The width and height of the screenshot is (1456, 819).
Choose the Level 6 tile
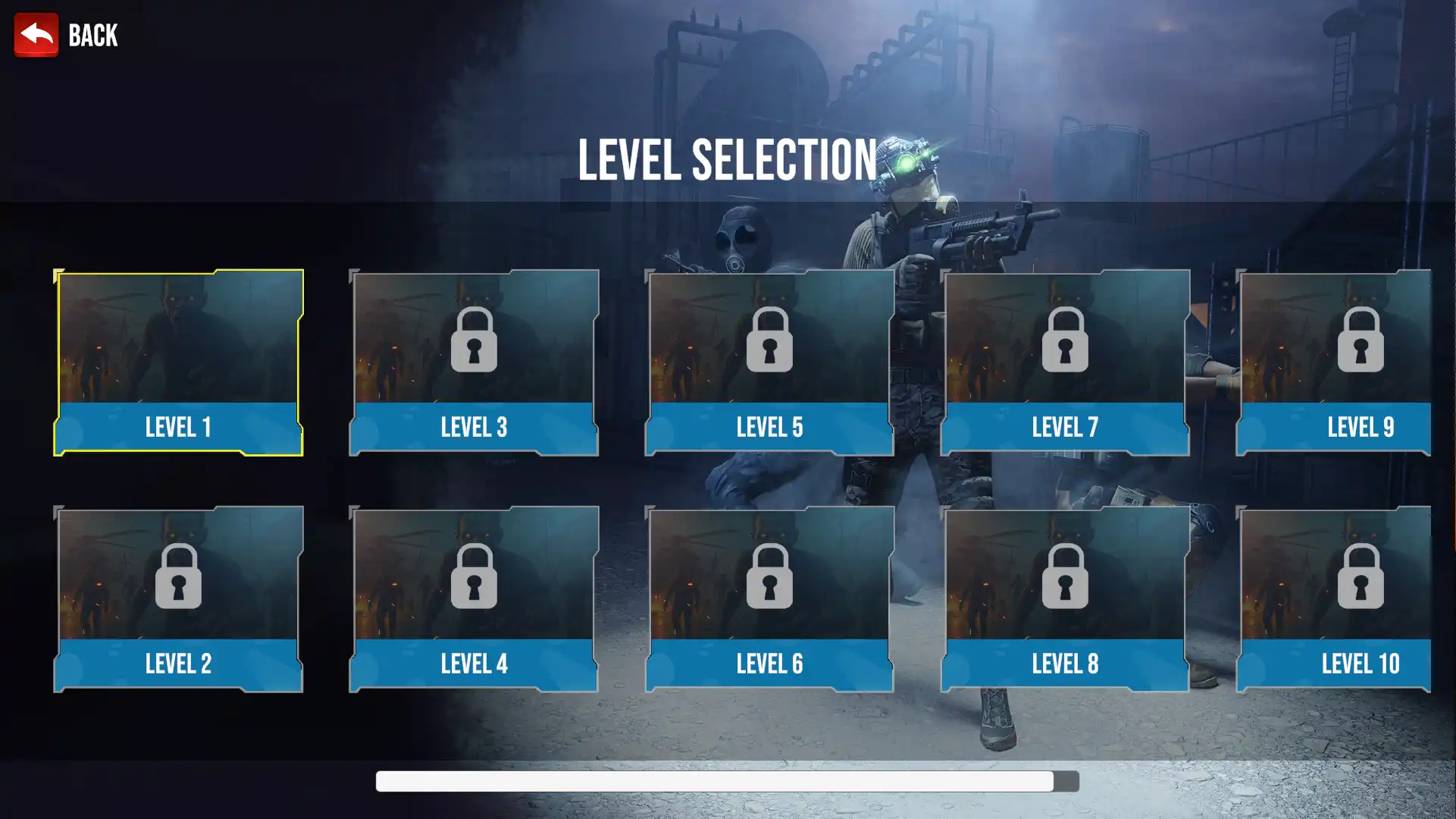point(769,599)
